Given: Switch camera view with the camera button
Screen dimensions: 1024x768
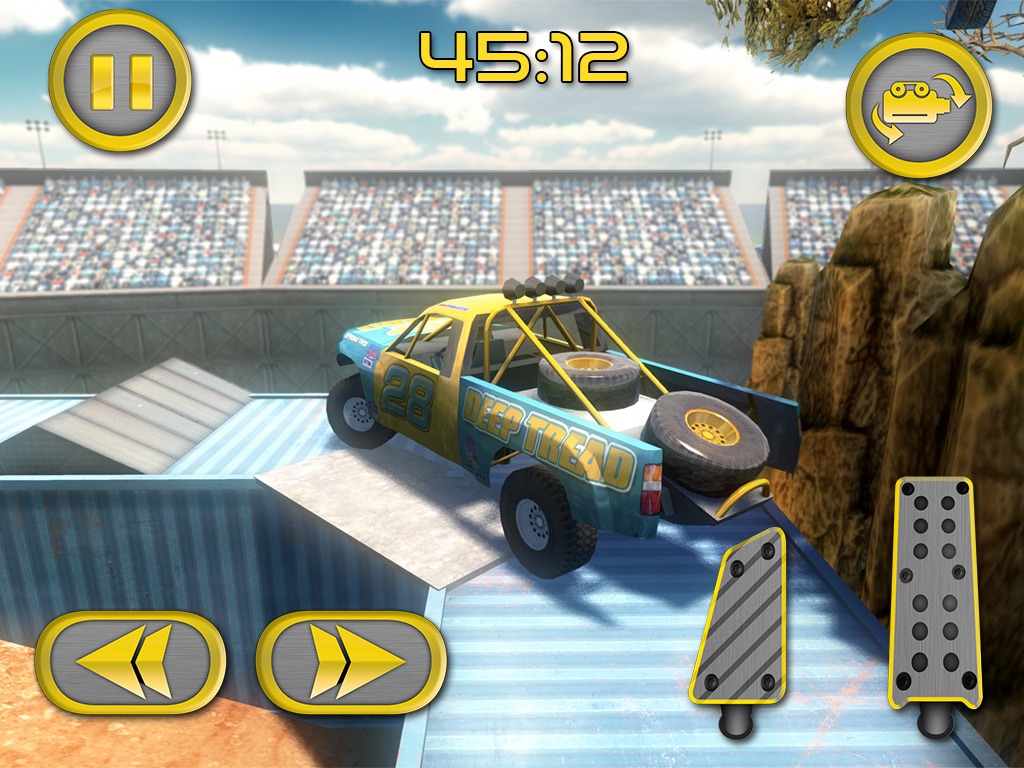Looking at the screenshot, I should pyautogui.click(x=918, y=104).
